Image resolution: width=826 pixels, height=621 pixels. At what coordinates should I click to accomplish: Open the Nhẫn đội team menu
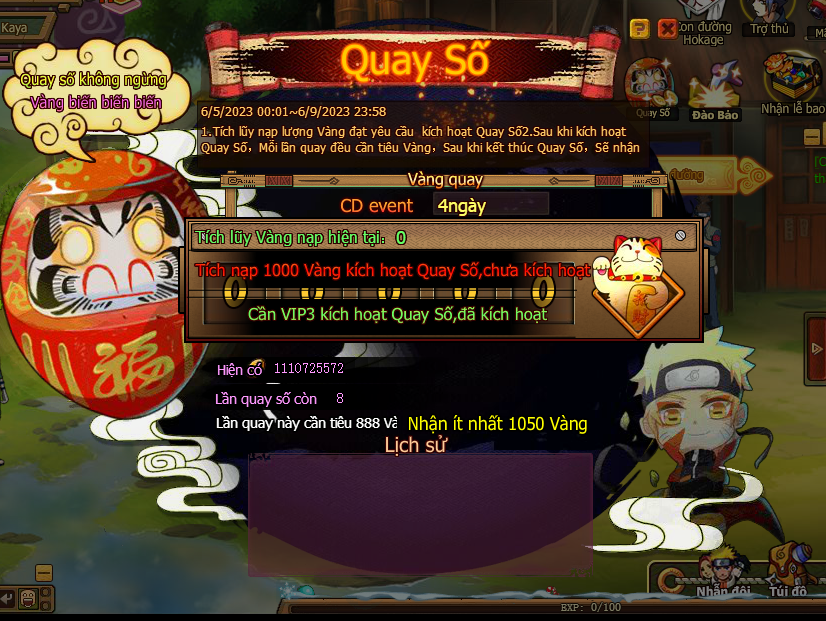[723, 573]
